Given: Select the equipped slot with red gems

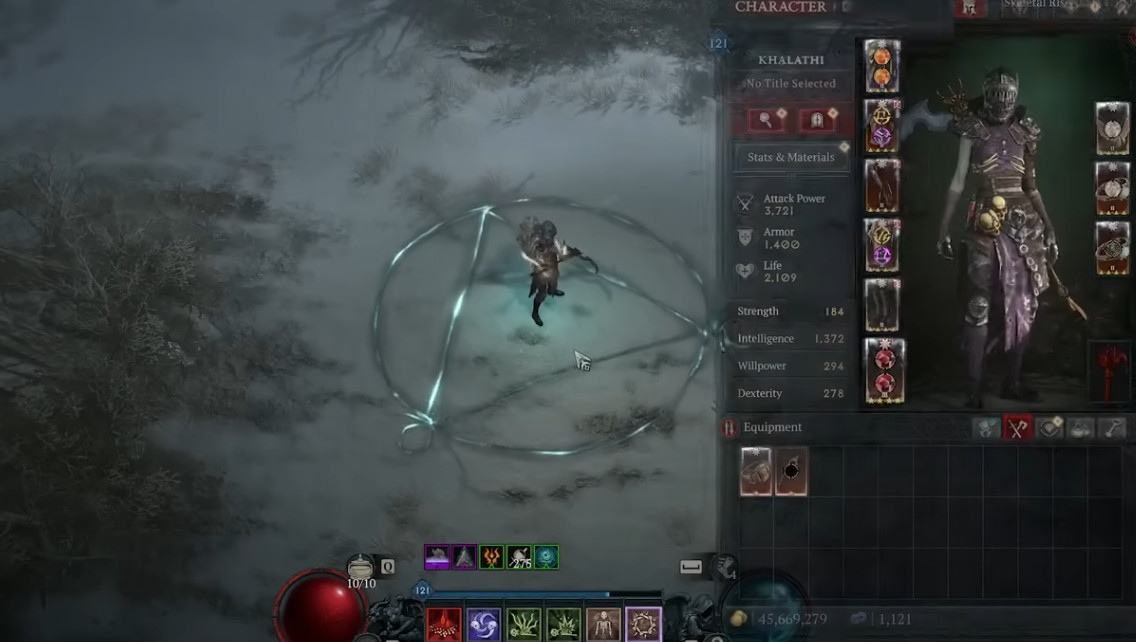Looking at the screenshot, I should coord(884,371).
